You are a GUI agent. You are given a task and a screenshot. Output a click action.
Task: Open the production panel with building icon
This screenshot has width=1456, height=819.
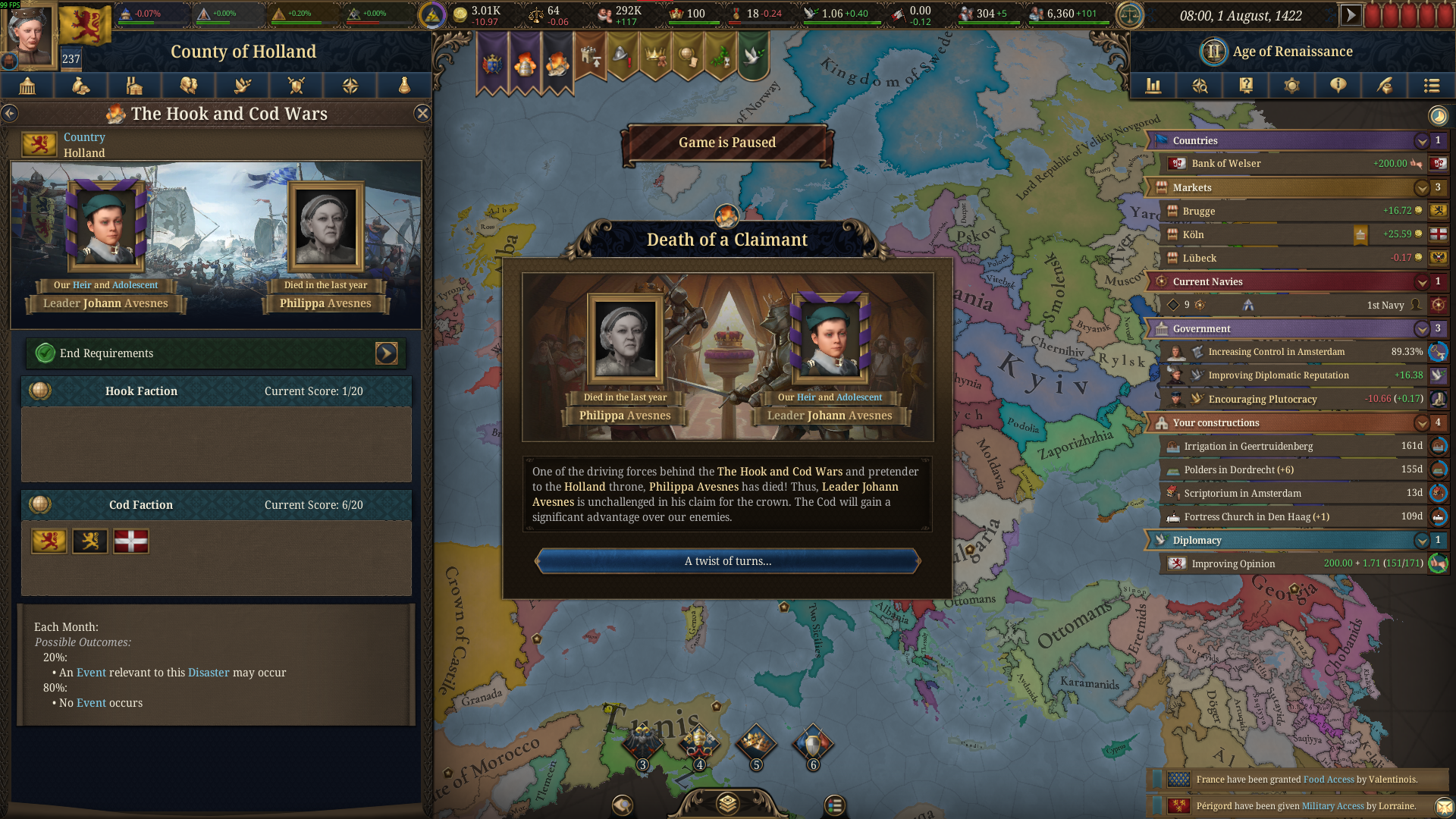tap(134, 86)
